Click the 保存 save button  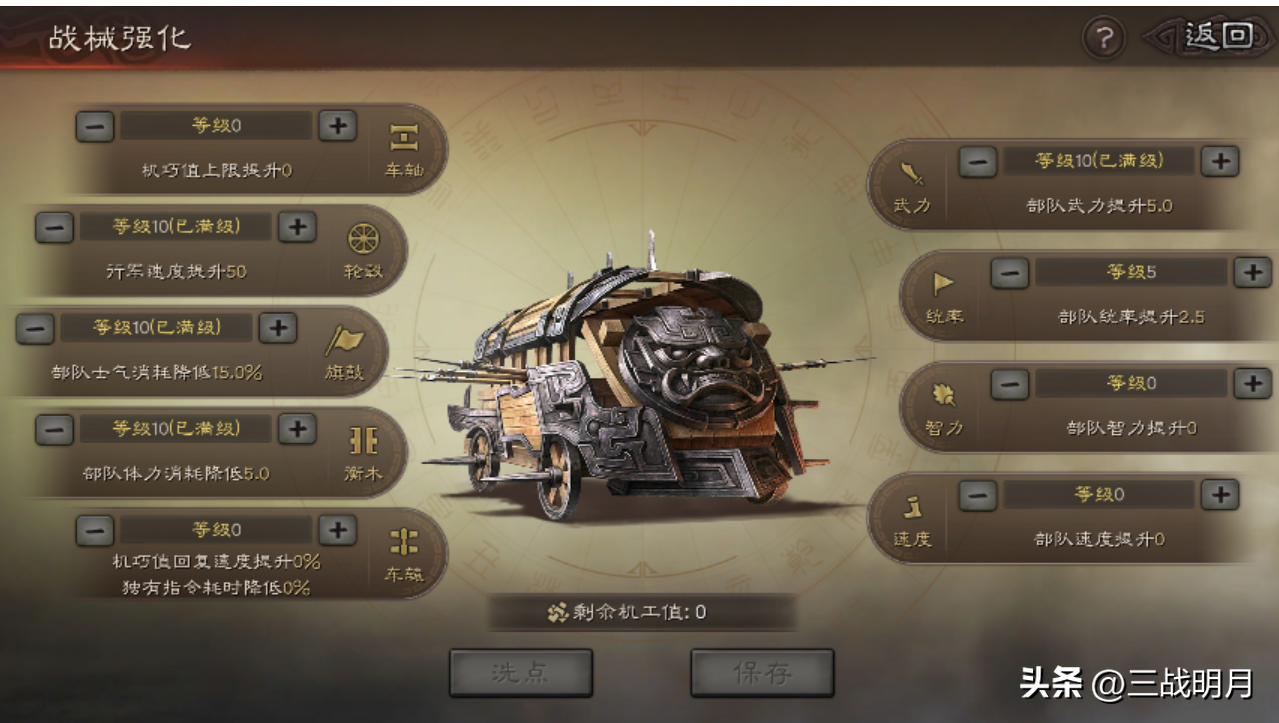tap(762, 672)
